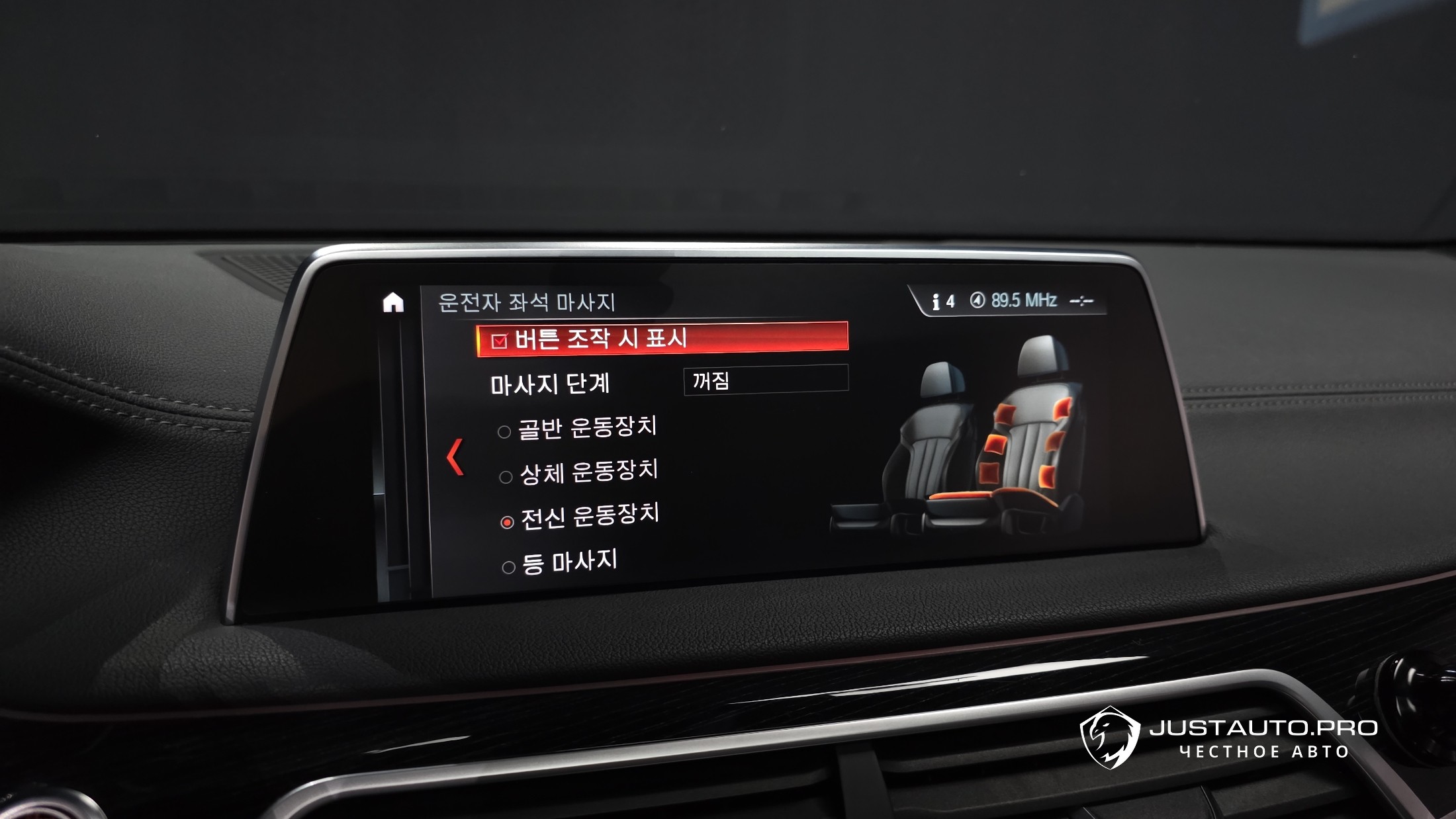The height and width of the screenshot is (819, 1456).
Task: Open the info notifications indicator
Action: [x=942, y=302]
